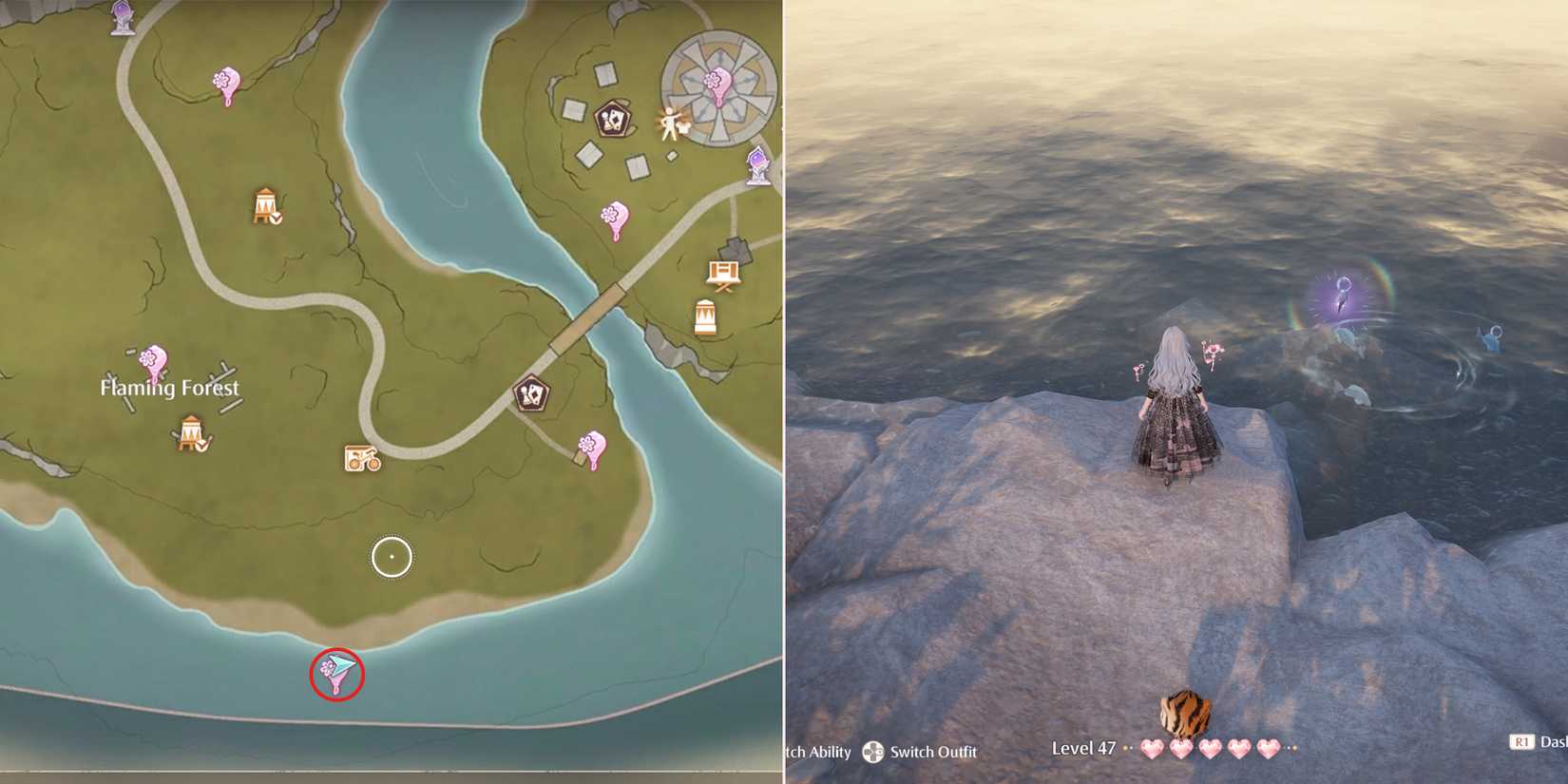Viewport: 1568px width, 784px height.
Task: Select the Flaming Forest region label
Action: click(x=168, y=388)
